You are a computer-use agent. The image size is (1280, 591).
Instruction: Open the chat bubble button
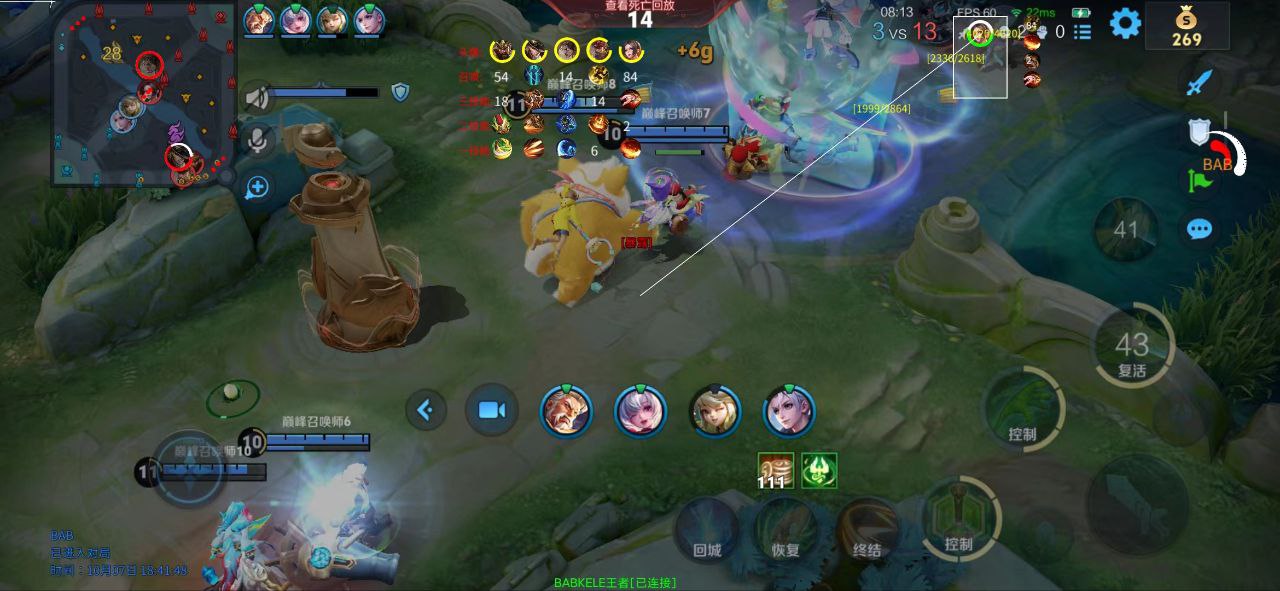coord(1199,229)
